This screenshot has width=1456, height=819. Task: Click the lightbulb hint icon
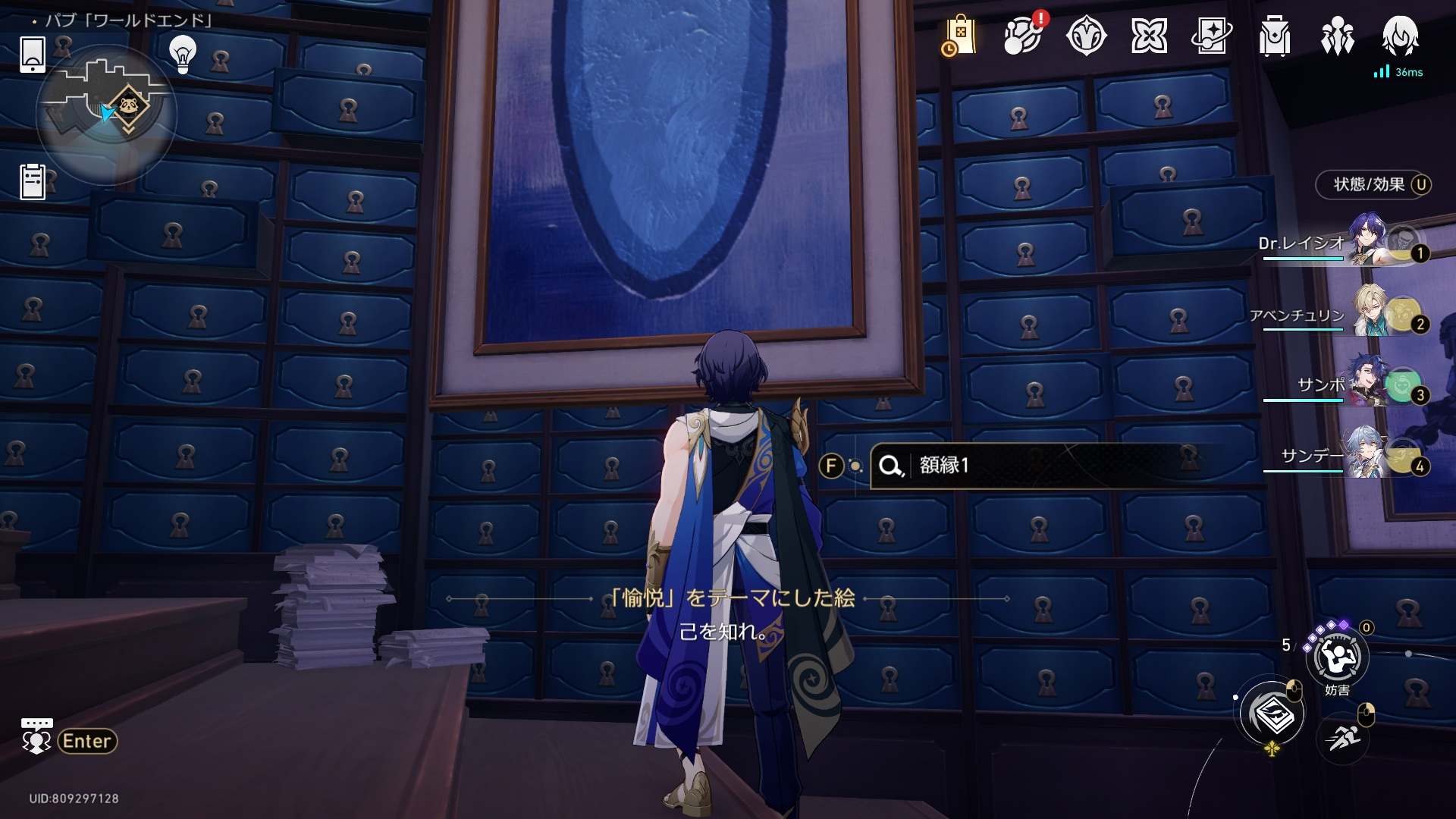182,53
